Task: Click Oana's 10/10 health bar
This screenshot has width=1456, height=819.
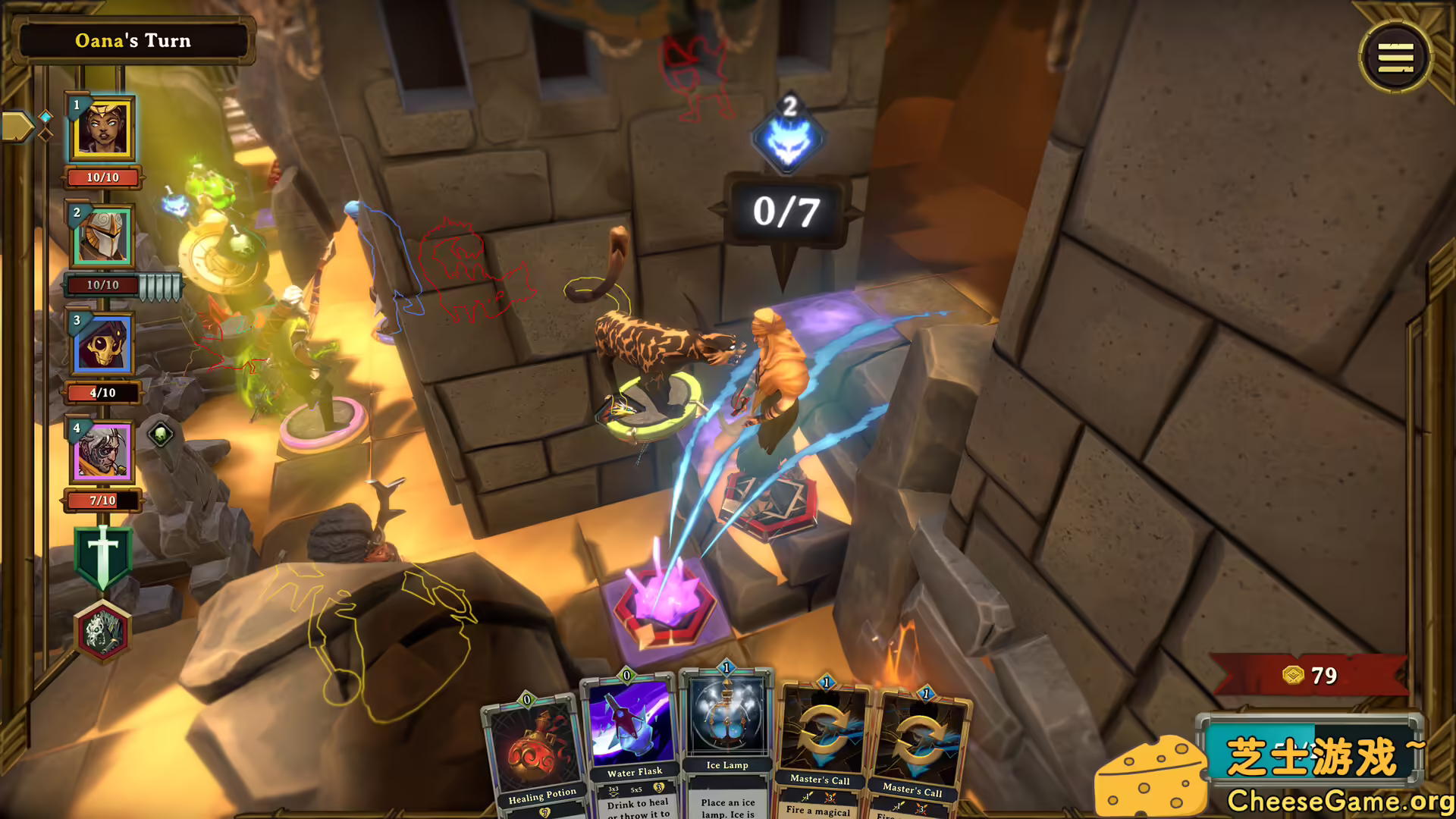Action: (x=104, y=177)
